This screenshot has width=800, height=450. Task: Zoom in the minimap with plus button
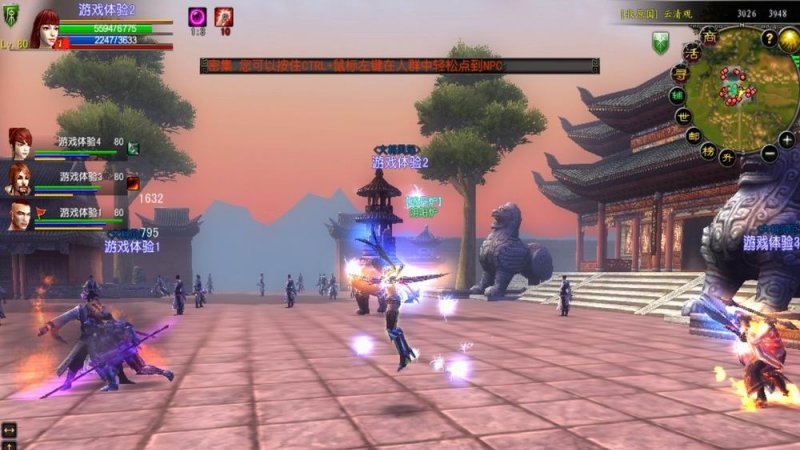[x=787, y=140]
